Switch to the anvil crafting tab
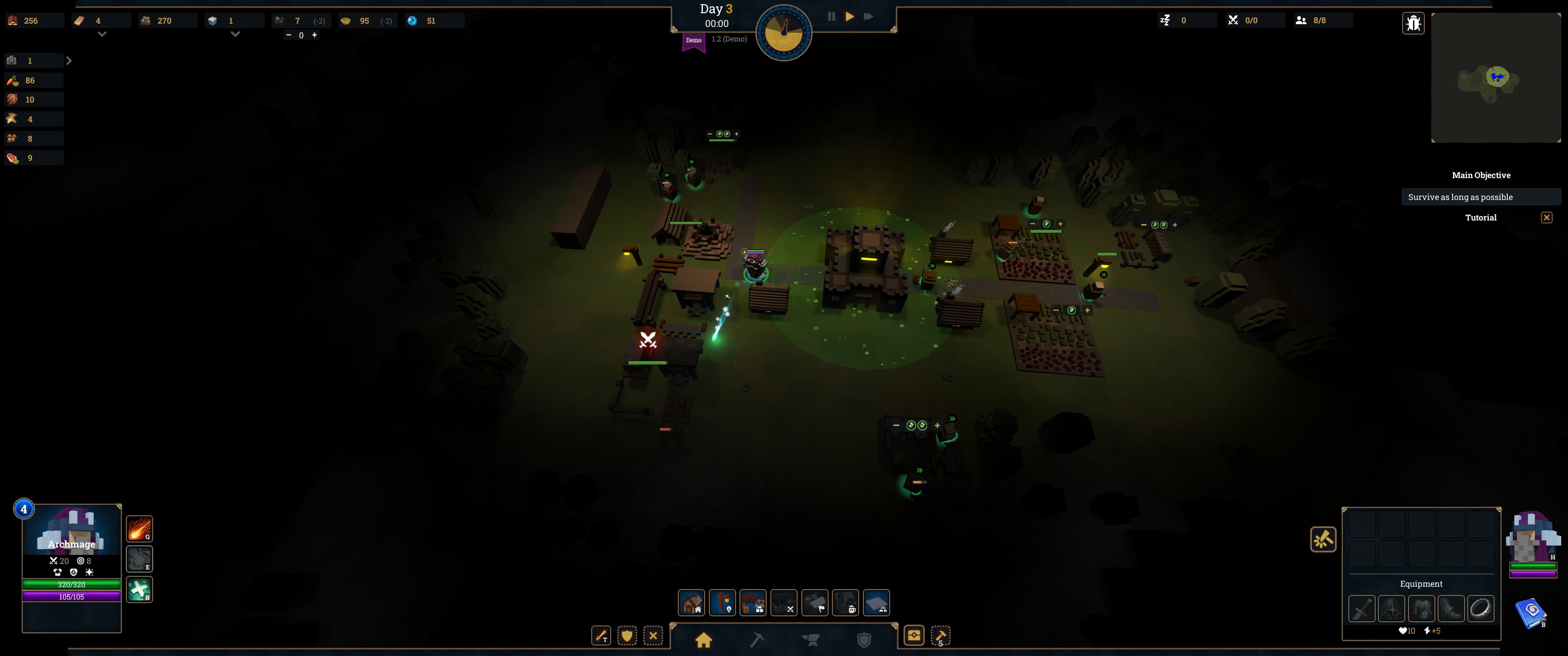Viewport: 1568px width, 656px height. (810, 639)
